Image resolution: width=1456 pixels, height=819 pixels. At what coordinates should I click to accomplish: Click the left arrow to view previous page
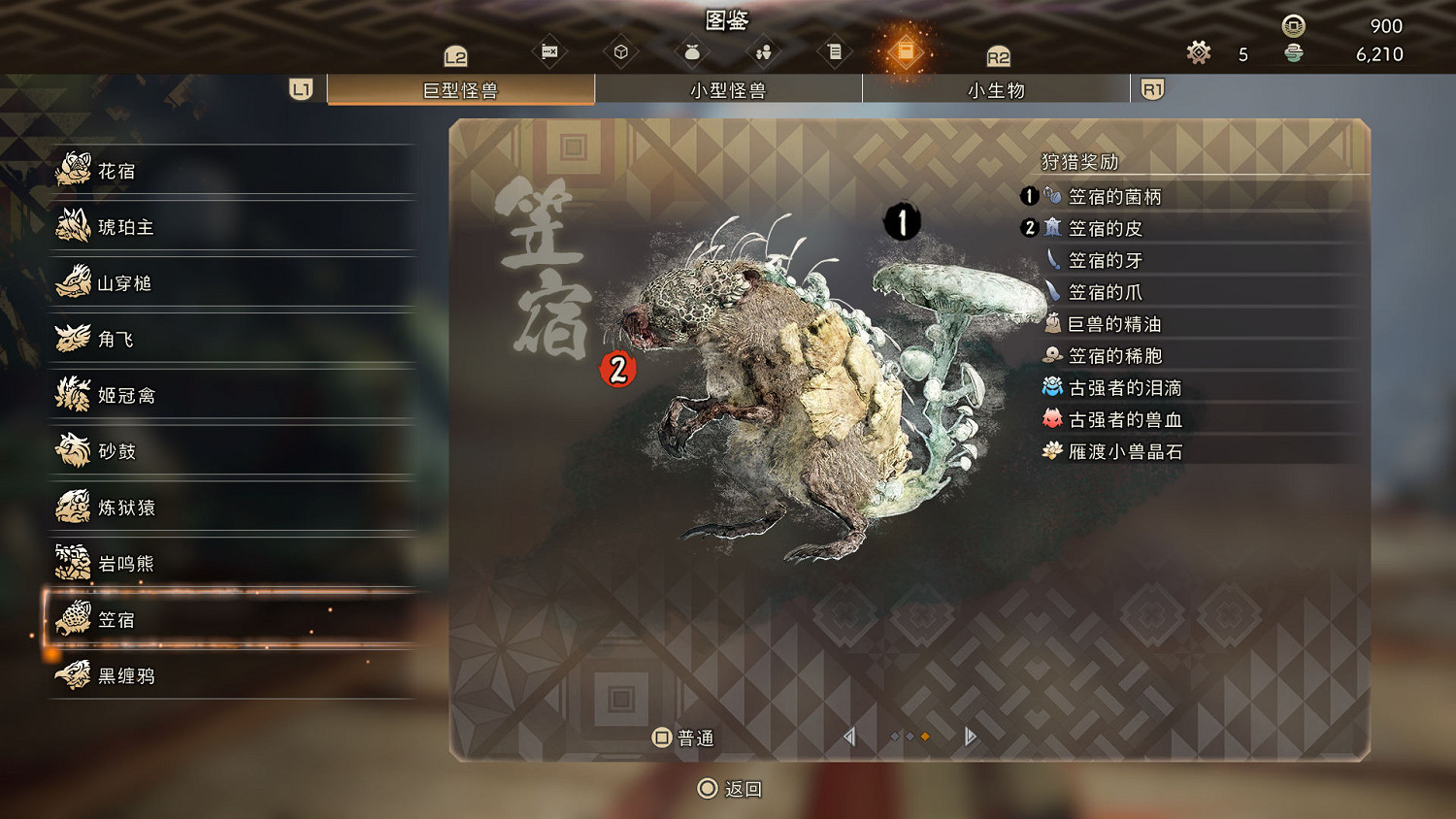coord(849,737)
